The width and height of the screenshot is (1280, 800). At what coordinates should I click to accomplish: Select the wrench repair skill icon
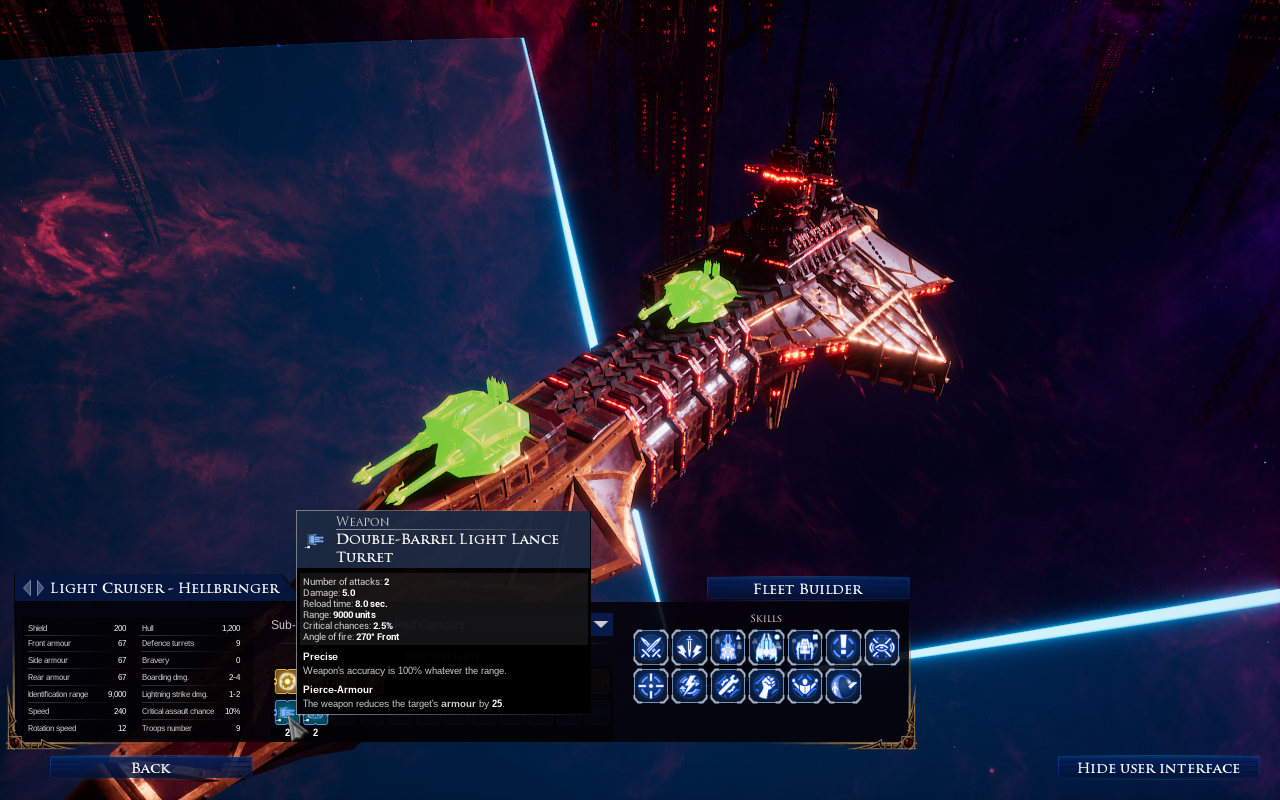[x=728, y=686]
